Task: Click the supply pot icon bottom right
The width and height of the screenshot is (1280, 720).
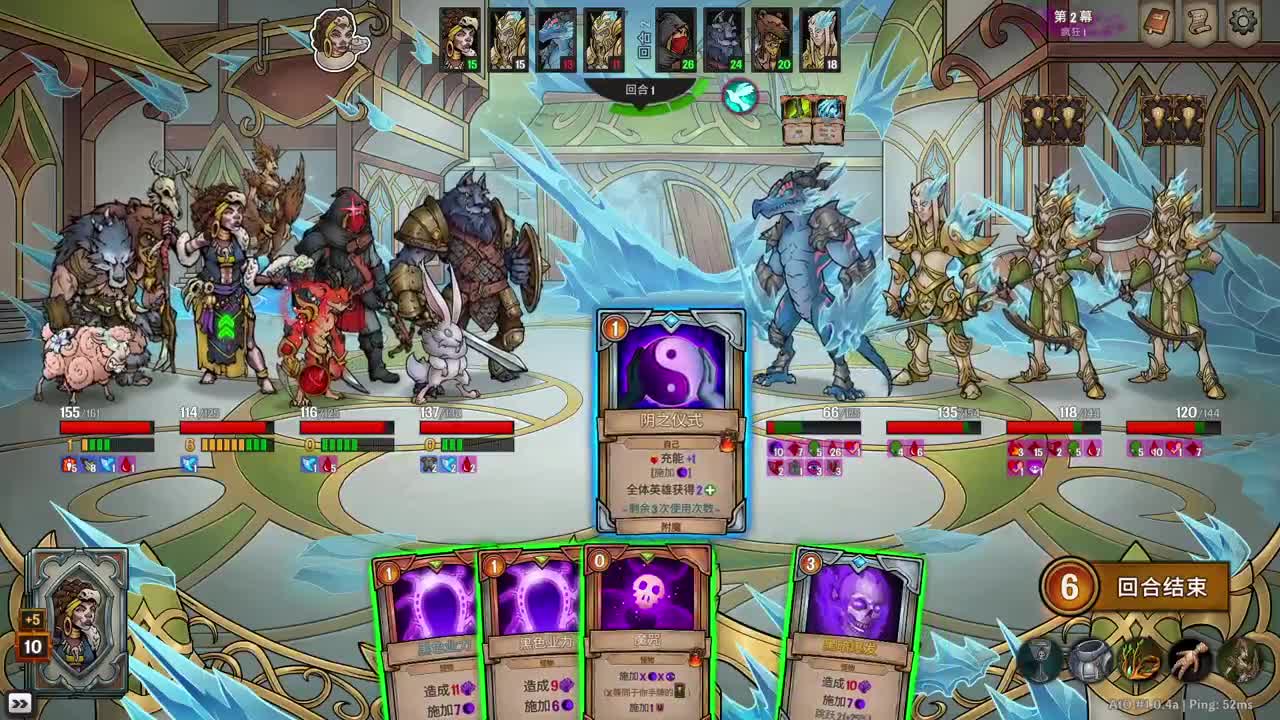Action: [x=1092, y=660]
